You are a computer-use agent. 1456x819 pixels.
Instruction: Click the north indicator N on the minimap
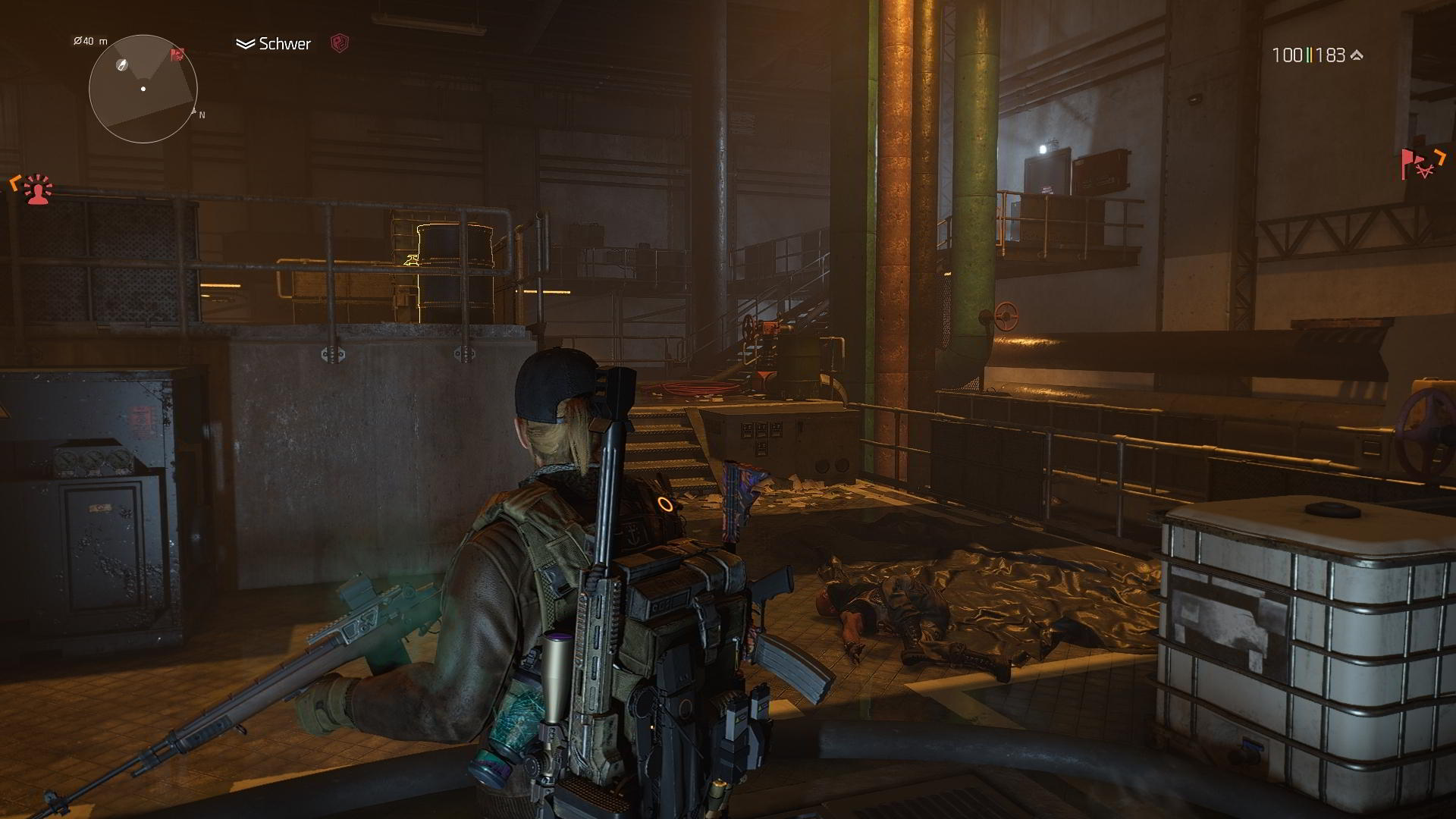(202, 115)
